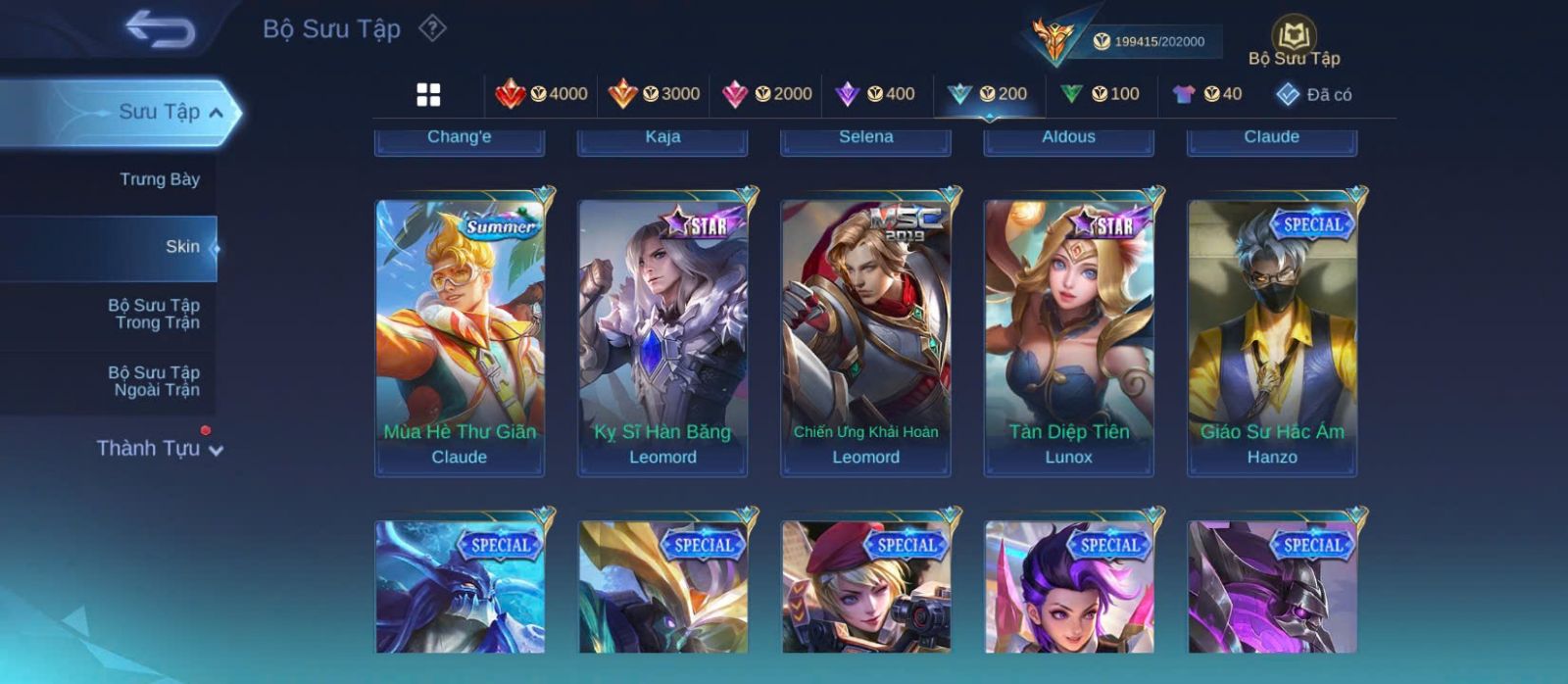Open the Trưng Bày section
This screenshot has height=684, width=1568.
[159, 179]
